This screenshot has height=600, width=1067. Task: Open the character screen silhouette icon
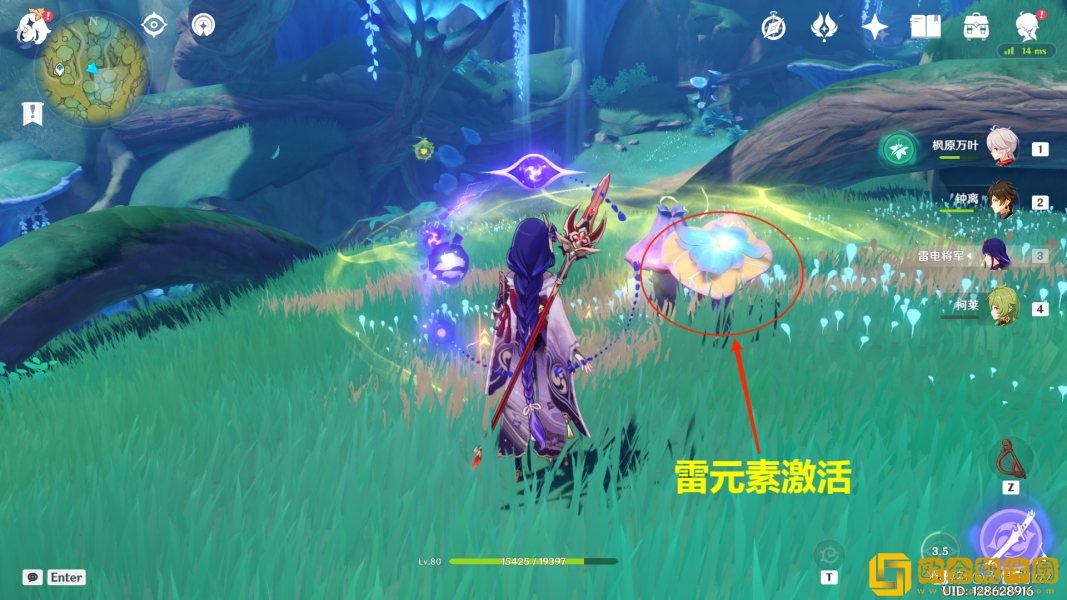coord(1027,25)
